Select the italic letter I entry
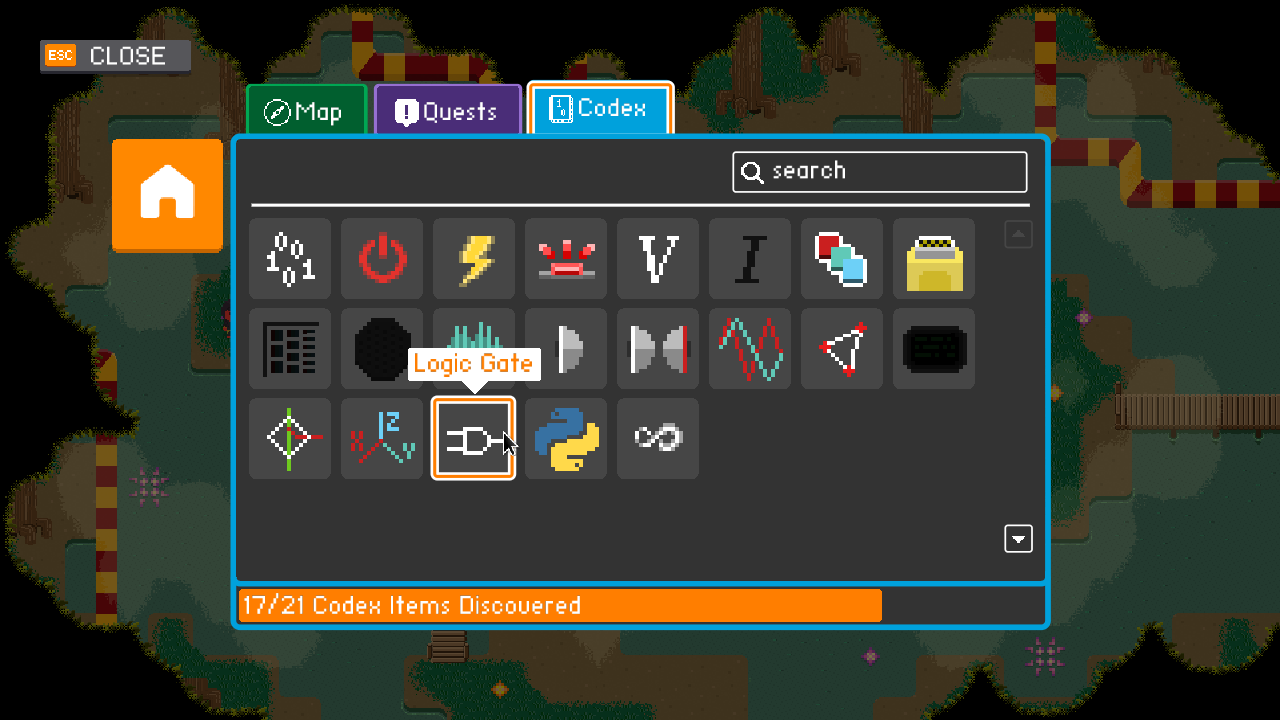The height and width of the screenshot is (720, 1280). pos(749,259)
